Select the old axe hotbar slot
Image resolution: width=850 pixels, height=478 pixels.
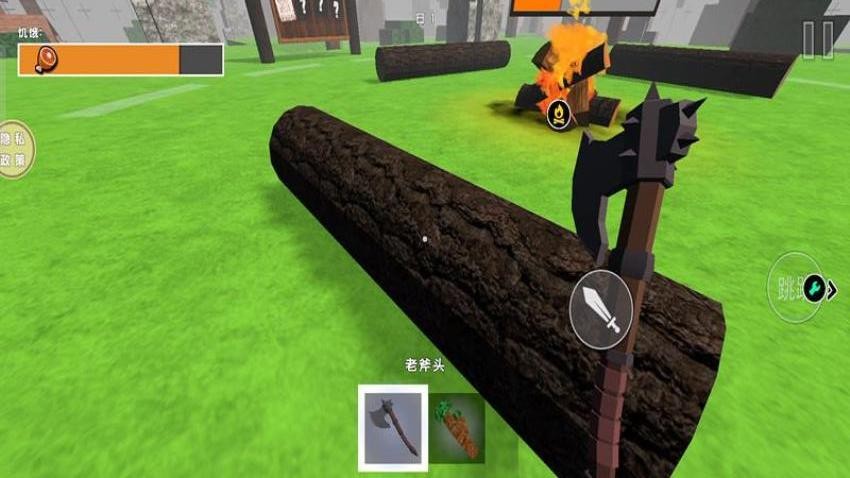click(x=393, y=427)
